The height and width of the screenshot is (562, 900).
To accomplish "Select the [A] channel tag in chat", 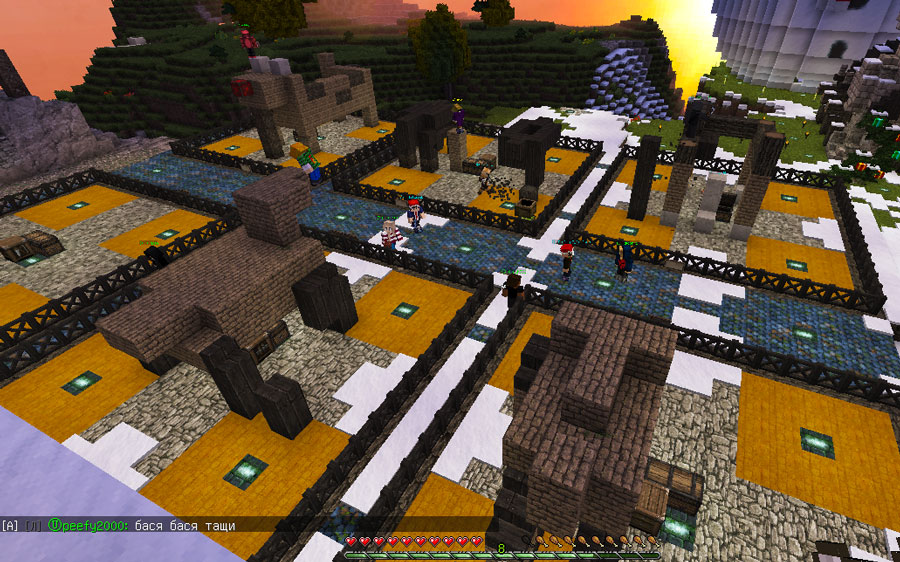I will coord(10,525).
